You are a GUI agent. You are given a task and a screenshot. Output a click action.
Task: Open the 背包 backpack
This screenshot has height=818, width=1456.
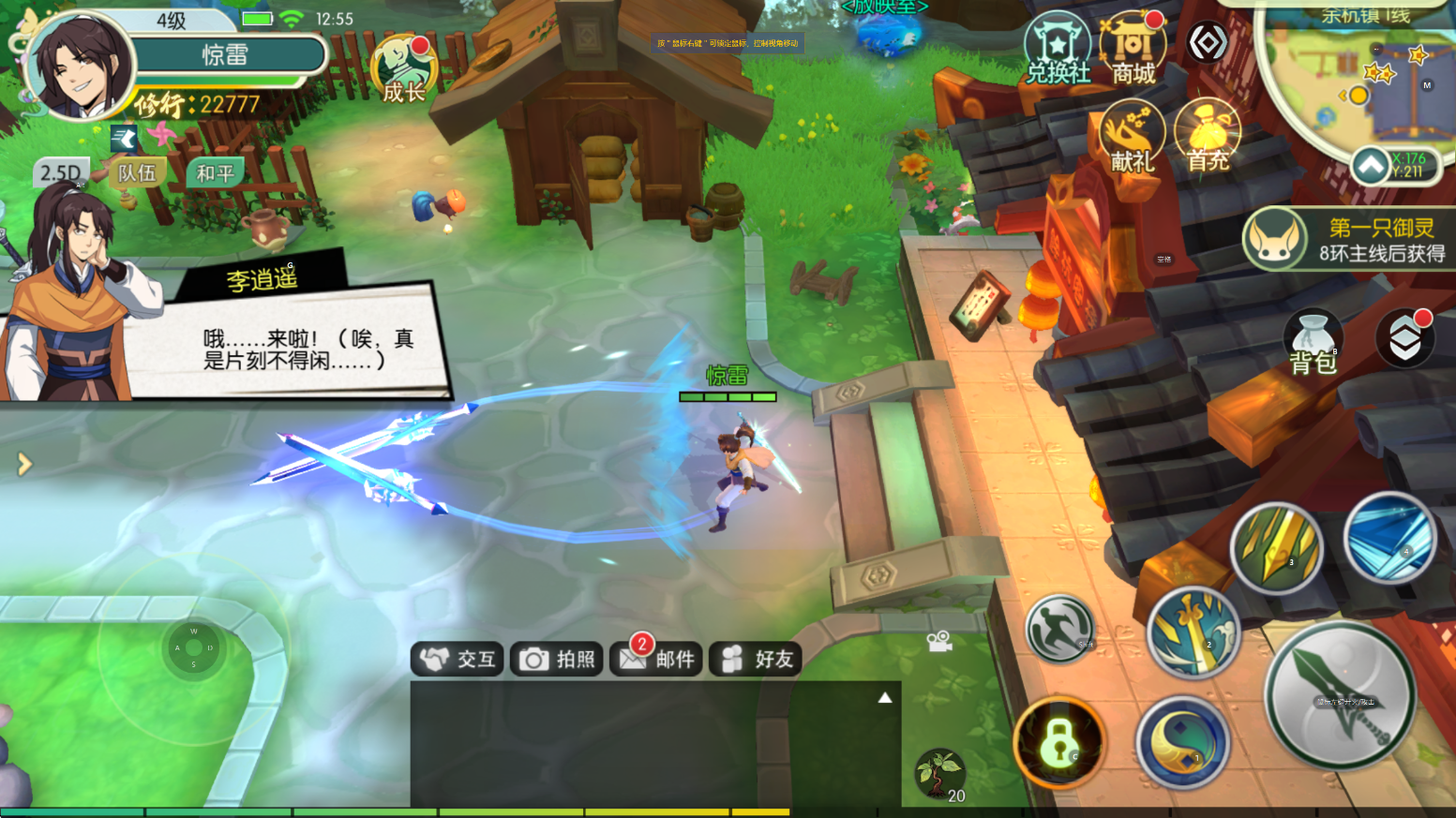[x=1313, y=344]
